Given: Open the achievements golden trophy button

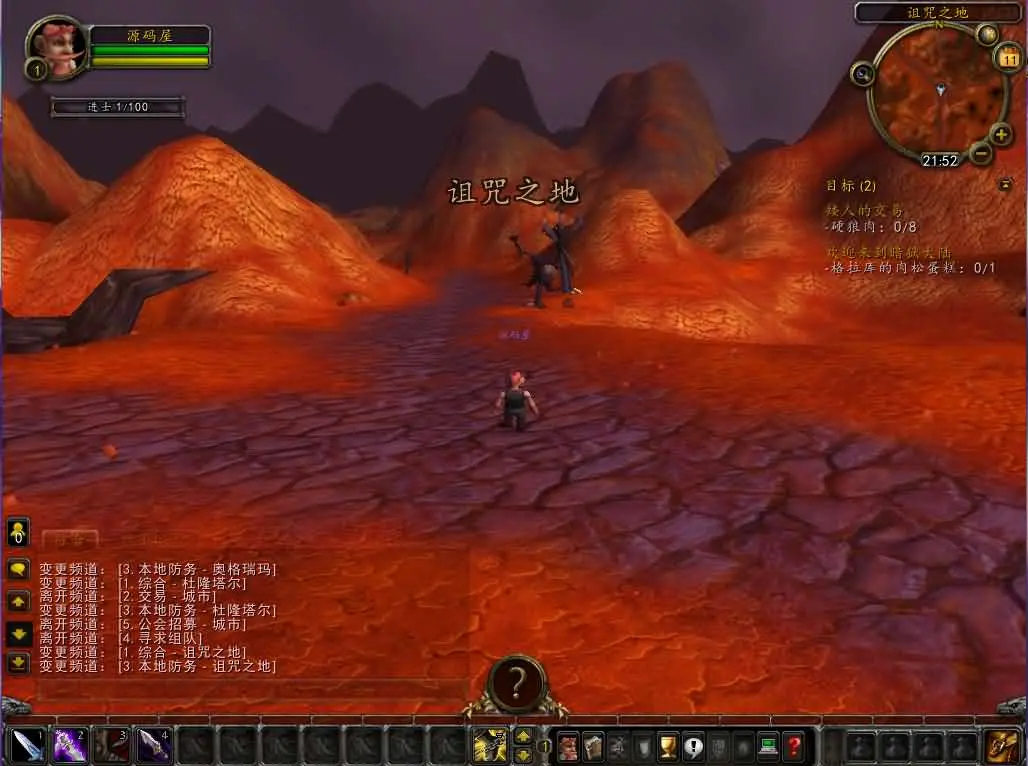Looking at the screenshot, I should pos(668,746).
